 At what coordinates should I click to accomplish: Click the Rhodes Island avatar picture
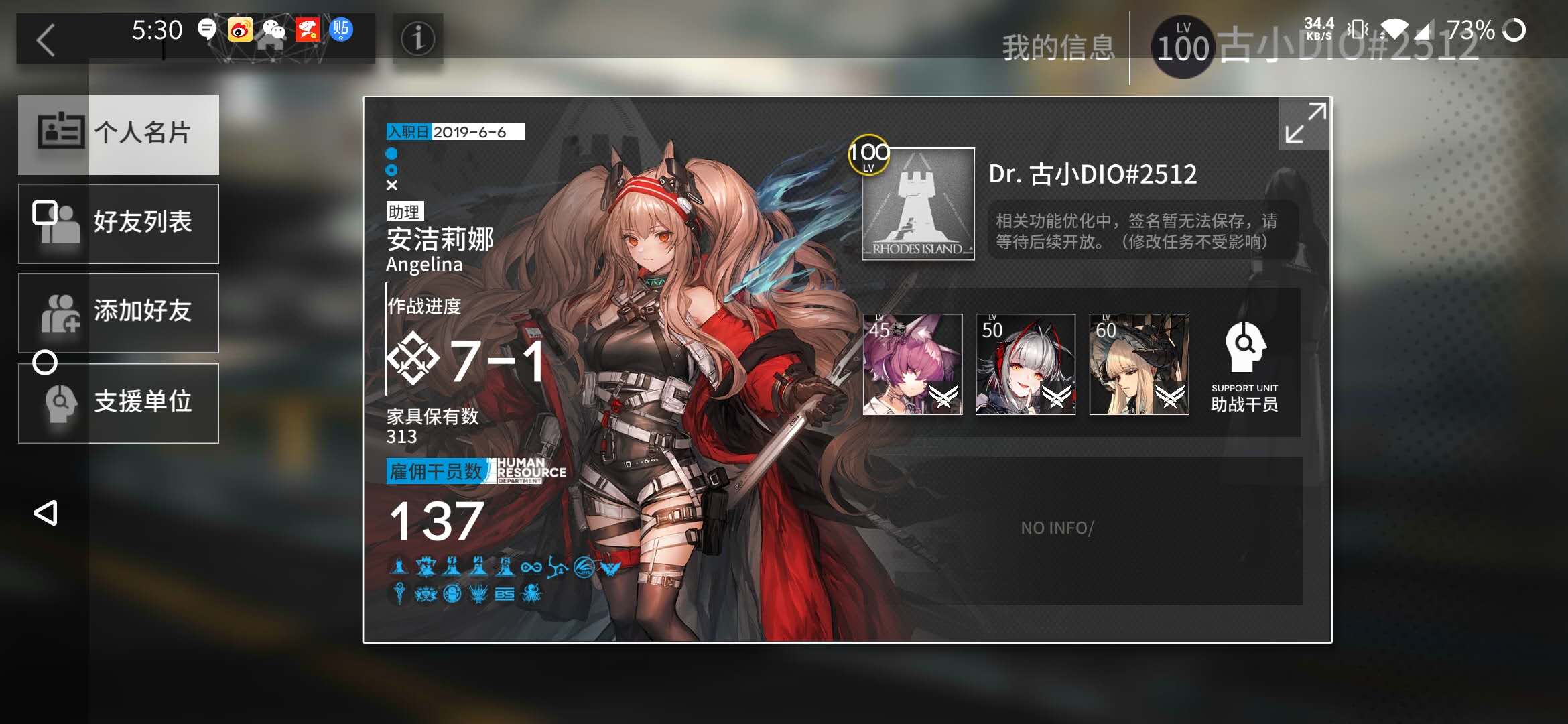(x=917, y=204)
